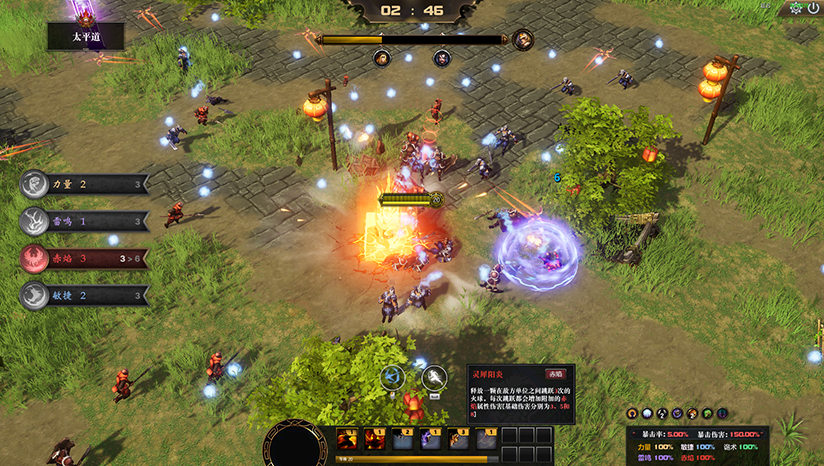Click the 赤焰 tag in skill tooltip
The image size is (824, 466).
555,376
